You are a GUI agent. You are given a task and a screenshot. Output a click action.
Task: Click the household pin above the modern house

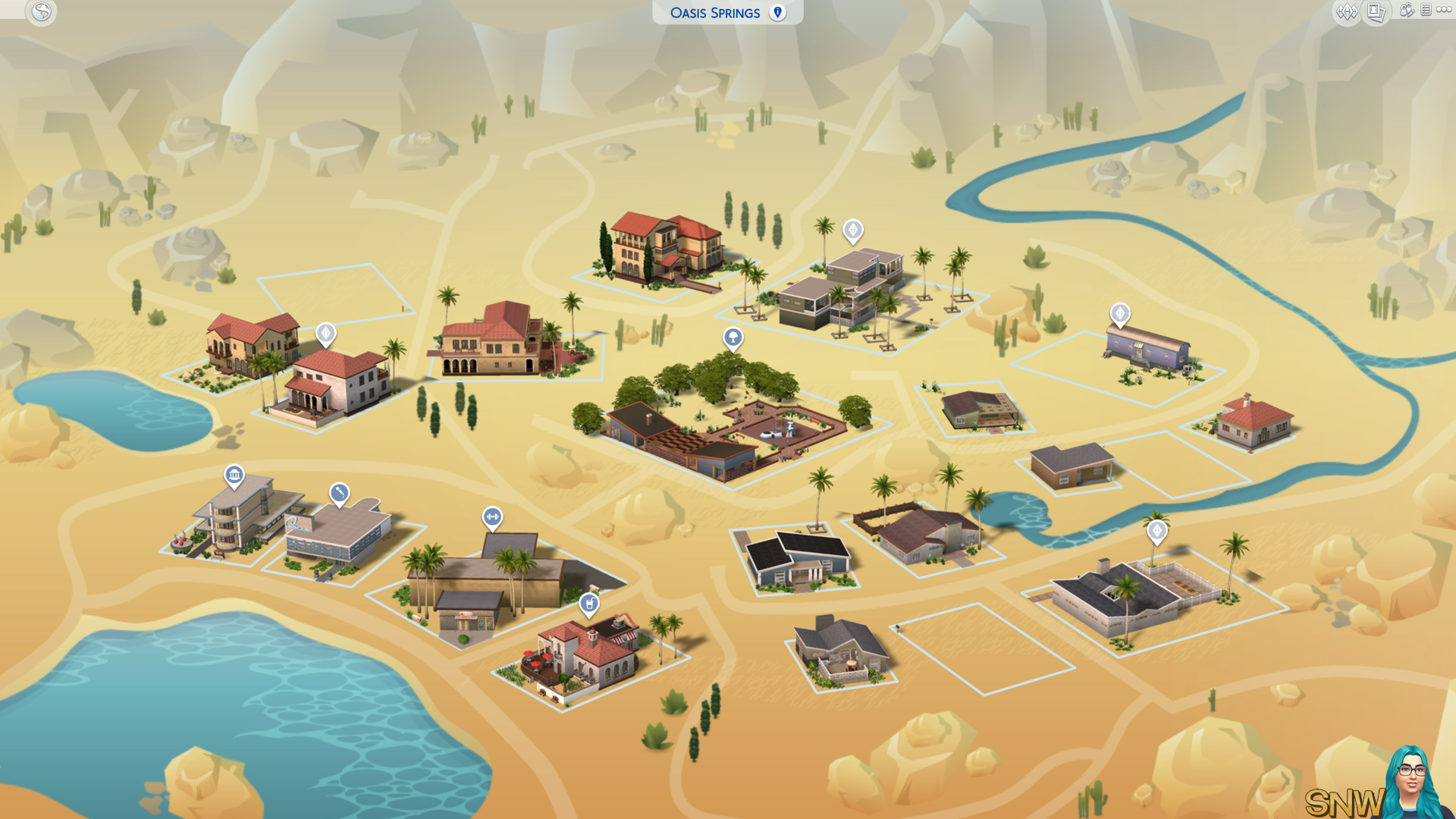tap(853, 230)
